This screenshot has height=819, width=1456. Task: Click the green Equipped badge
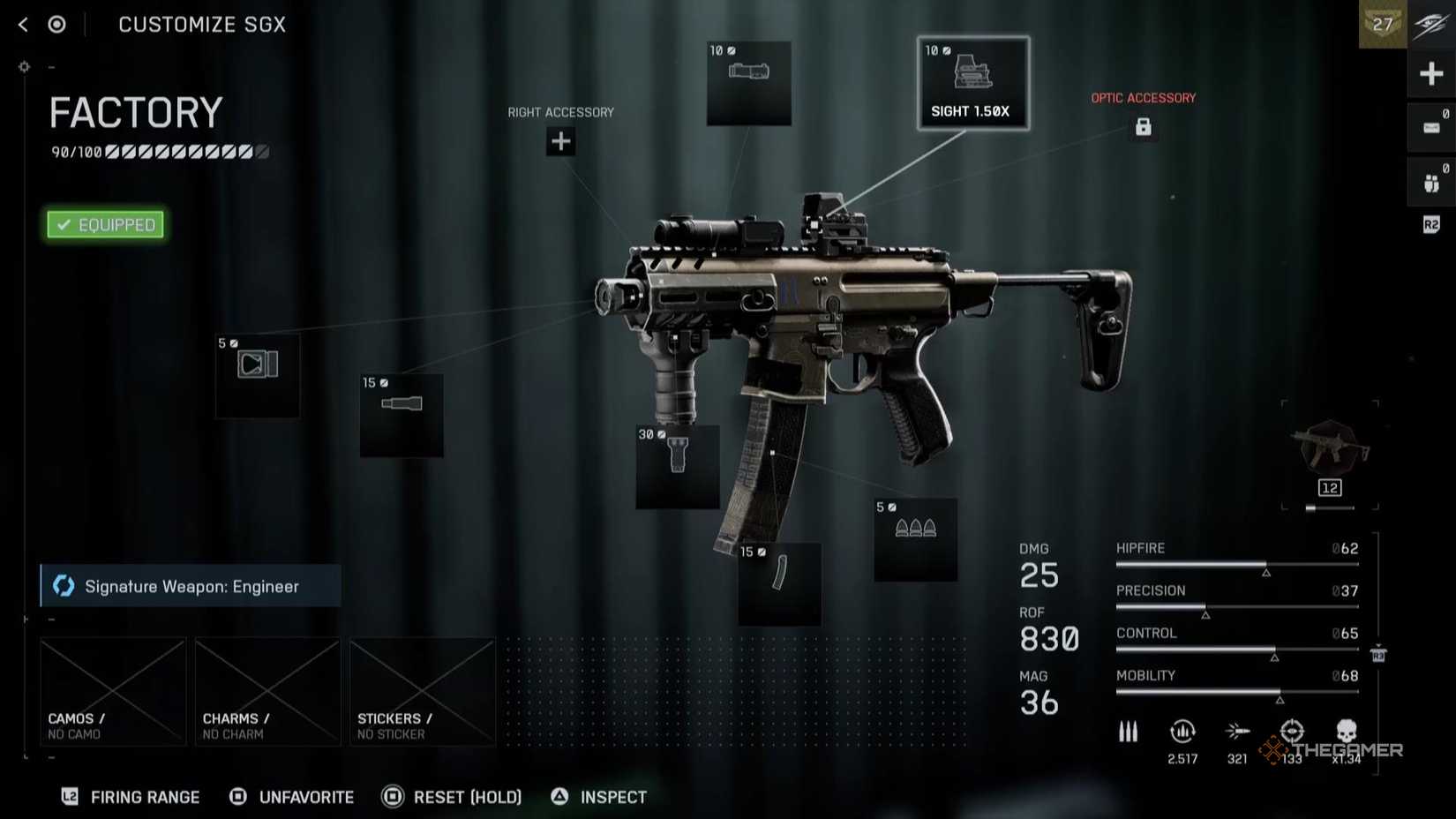click(104, 224)
